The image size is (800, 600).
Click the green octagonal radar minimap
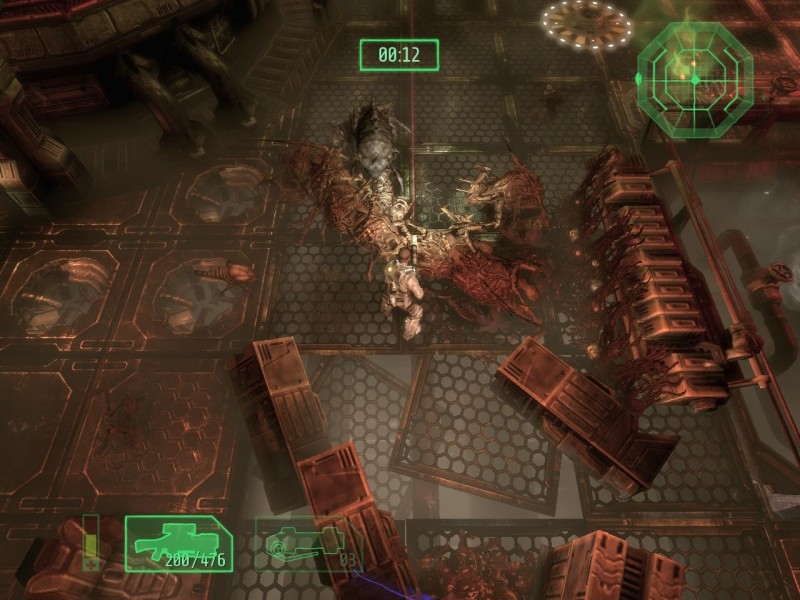[695, 72]
